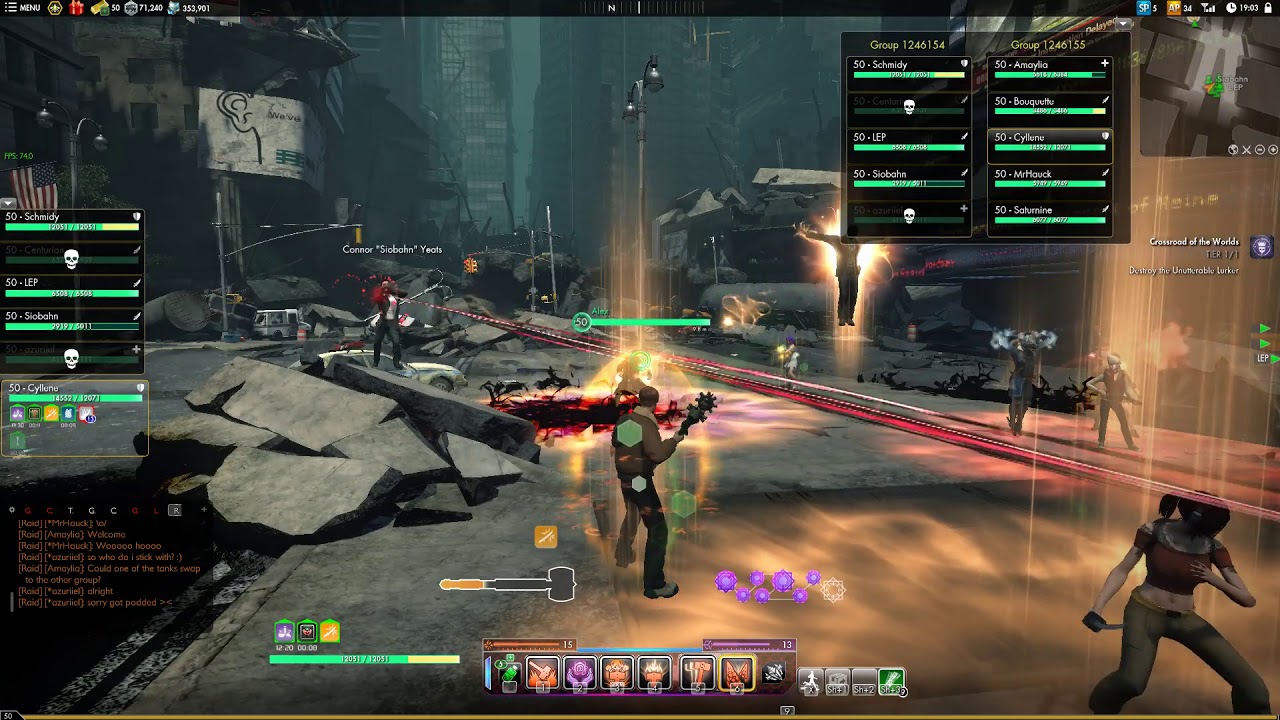Screen dimensions: 1280x720
Task: Use the purple ability in slot 2
Action: click(580, 673)
